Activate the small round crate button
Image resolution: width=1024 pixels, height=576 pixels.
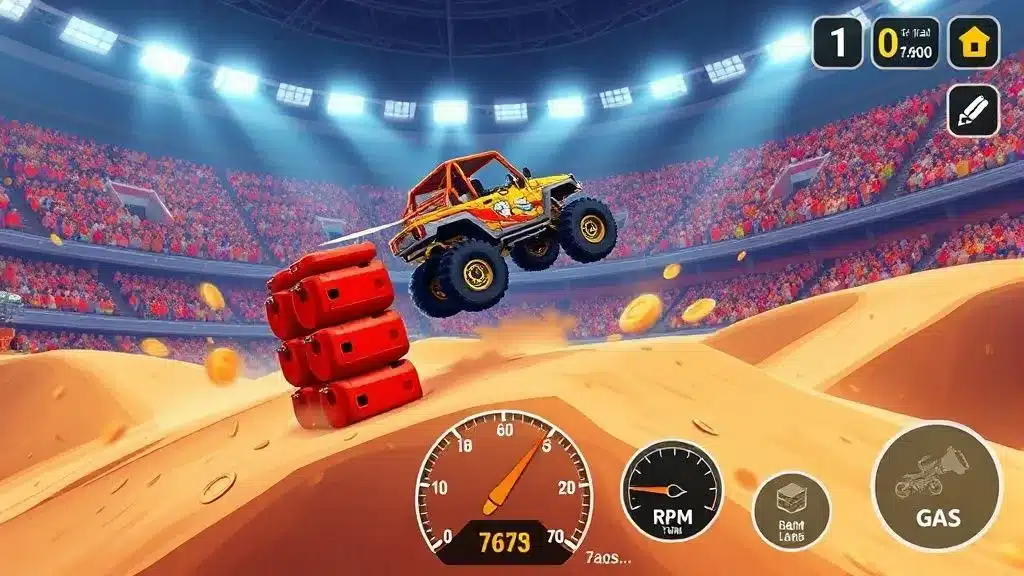tap(791, 510)
